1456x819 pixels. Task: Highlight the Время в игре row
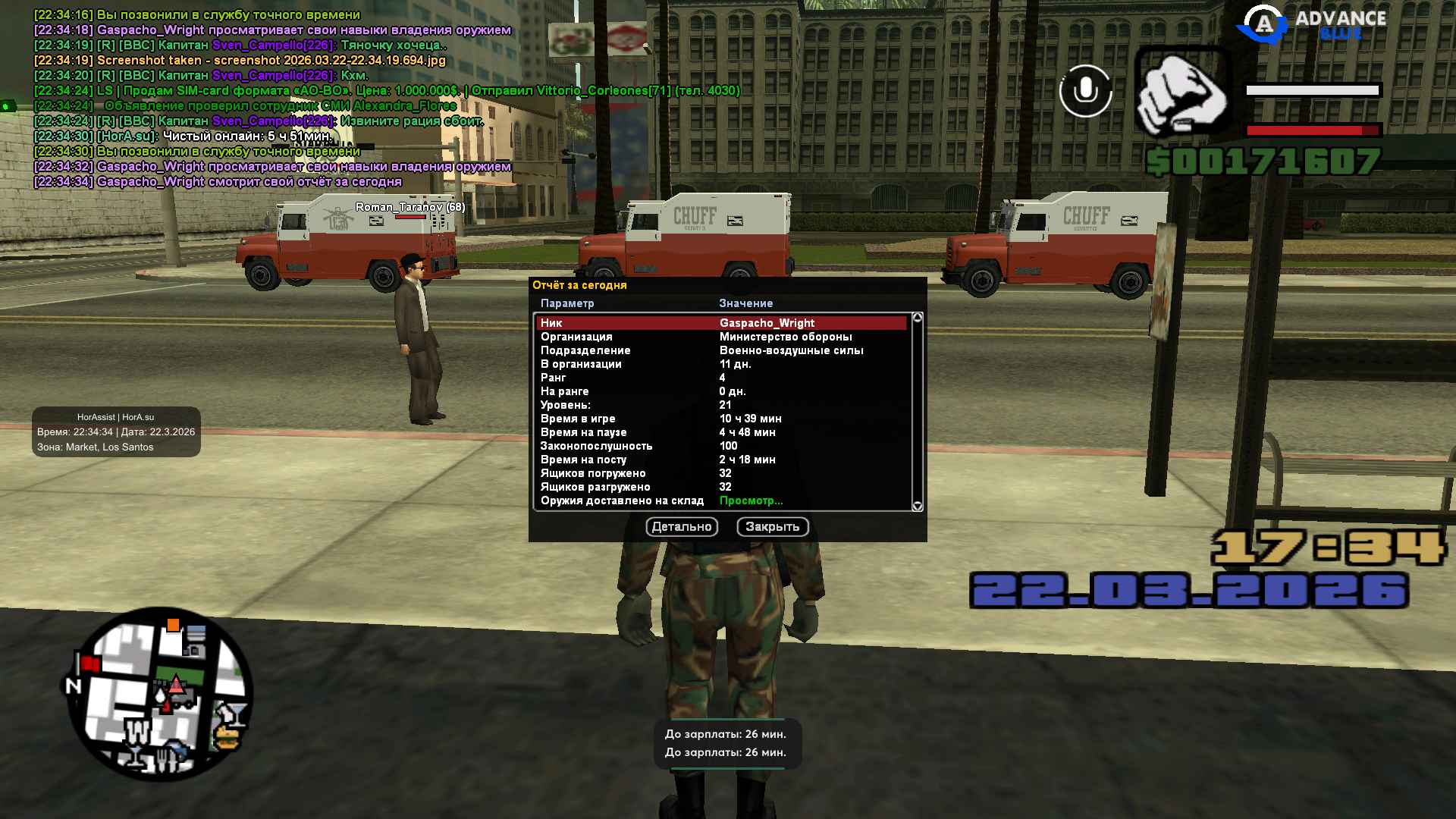click(720, 419)
